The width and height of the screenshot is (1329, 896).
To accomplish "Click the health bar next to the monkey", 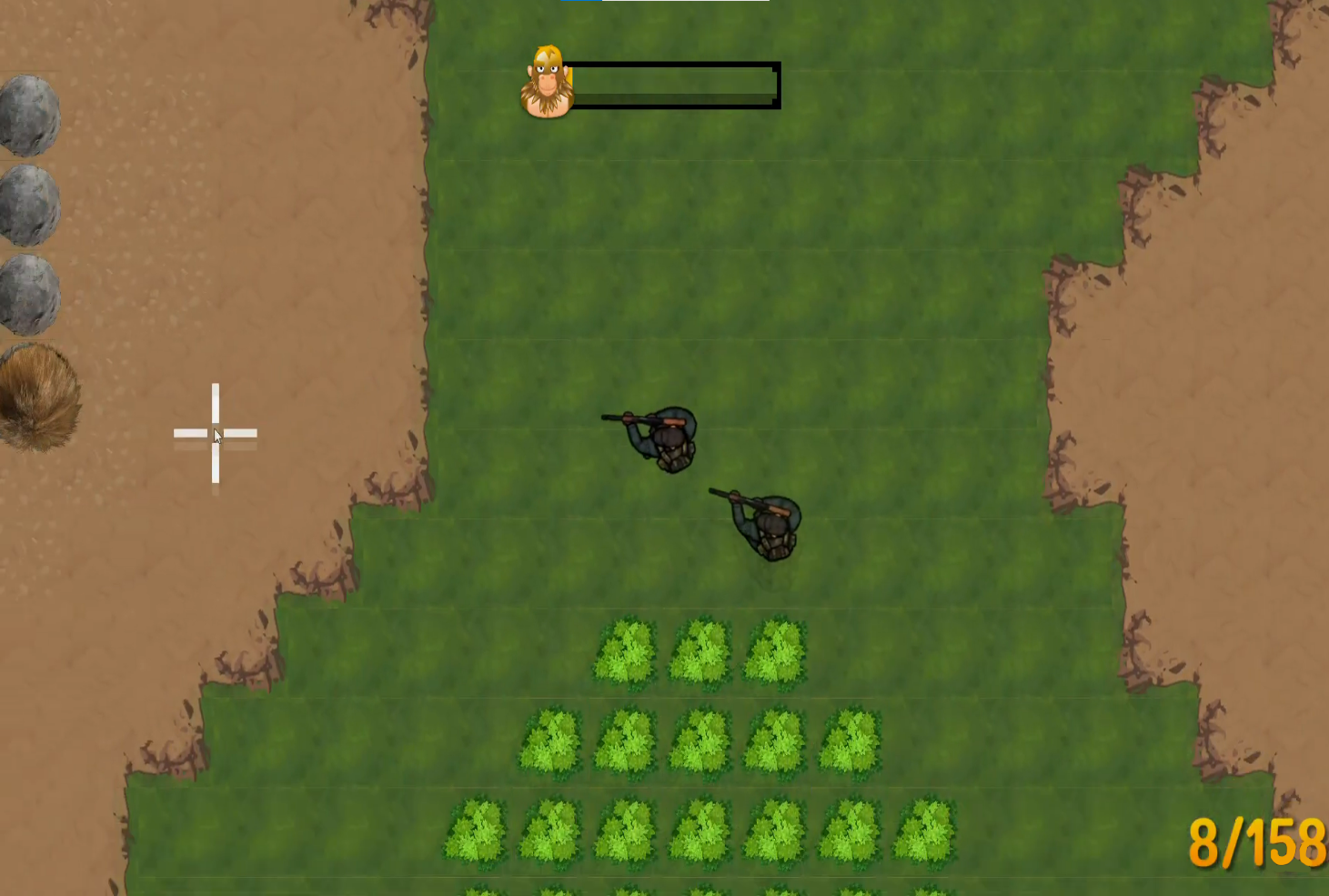I will 678,83.
